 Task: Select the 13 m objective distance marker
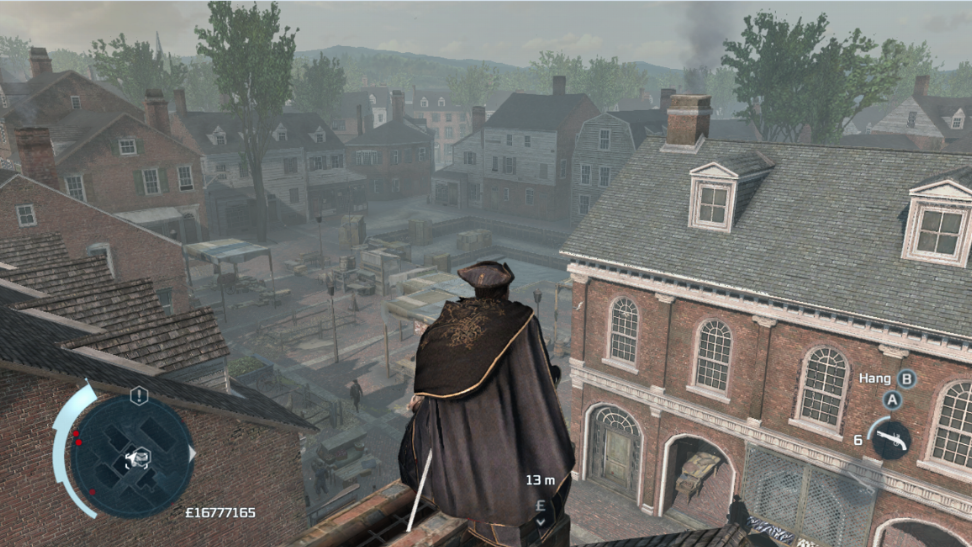coord(540,480)
